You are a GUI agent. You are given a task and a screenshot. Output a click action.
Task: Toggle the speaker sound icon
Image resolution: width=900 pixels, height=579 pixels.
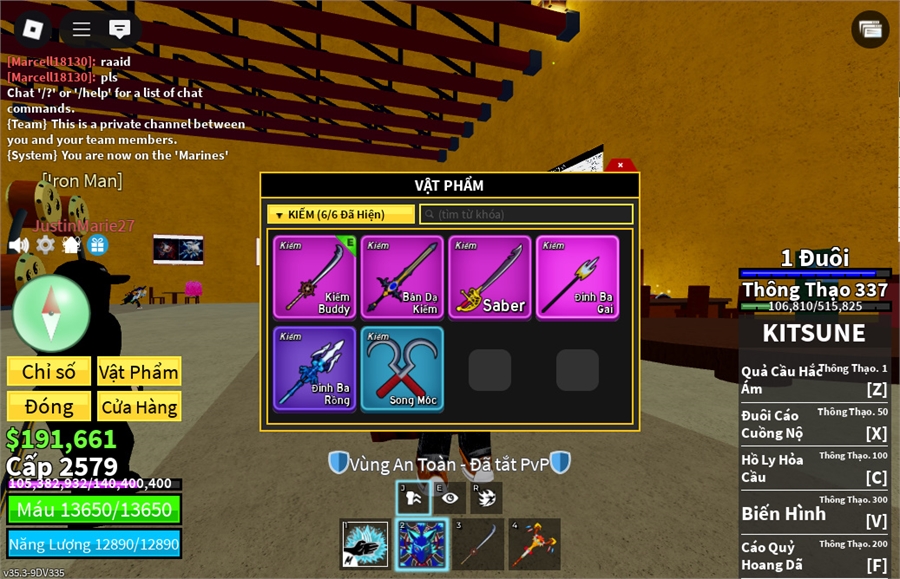(x=18, y=244)
